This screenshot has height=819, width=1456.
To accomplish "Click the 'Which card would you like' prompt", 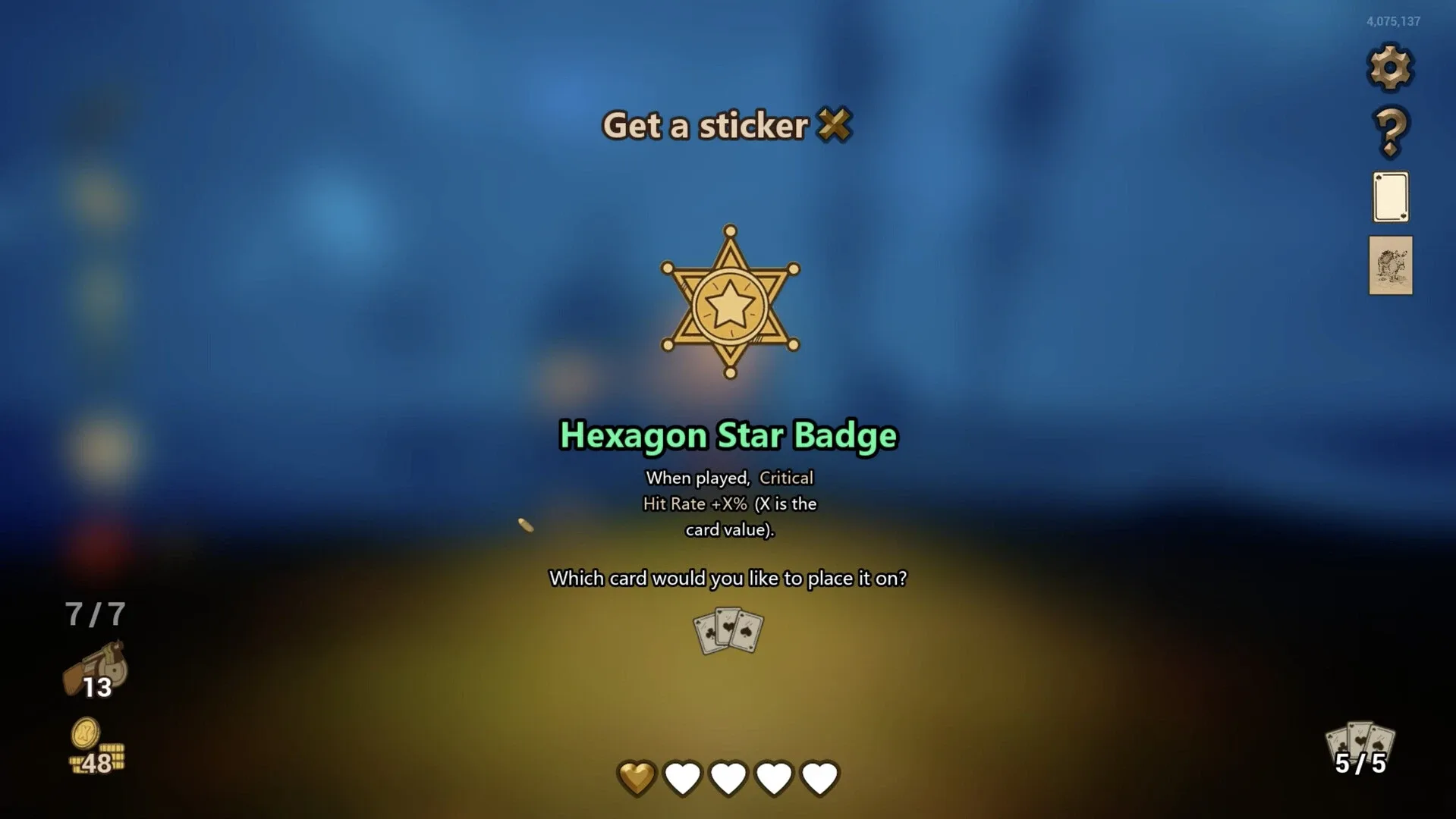I will [727, 578].
